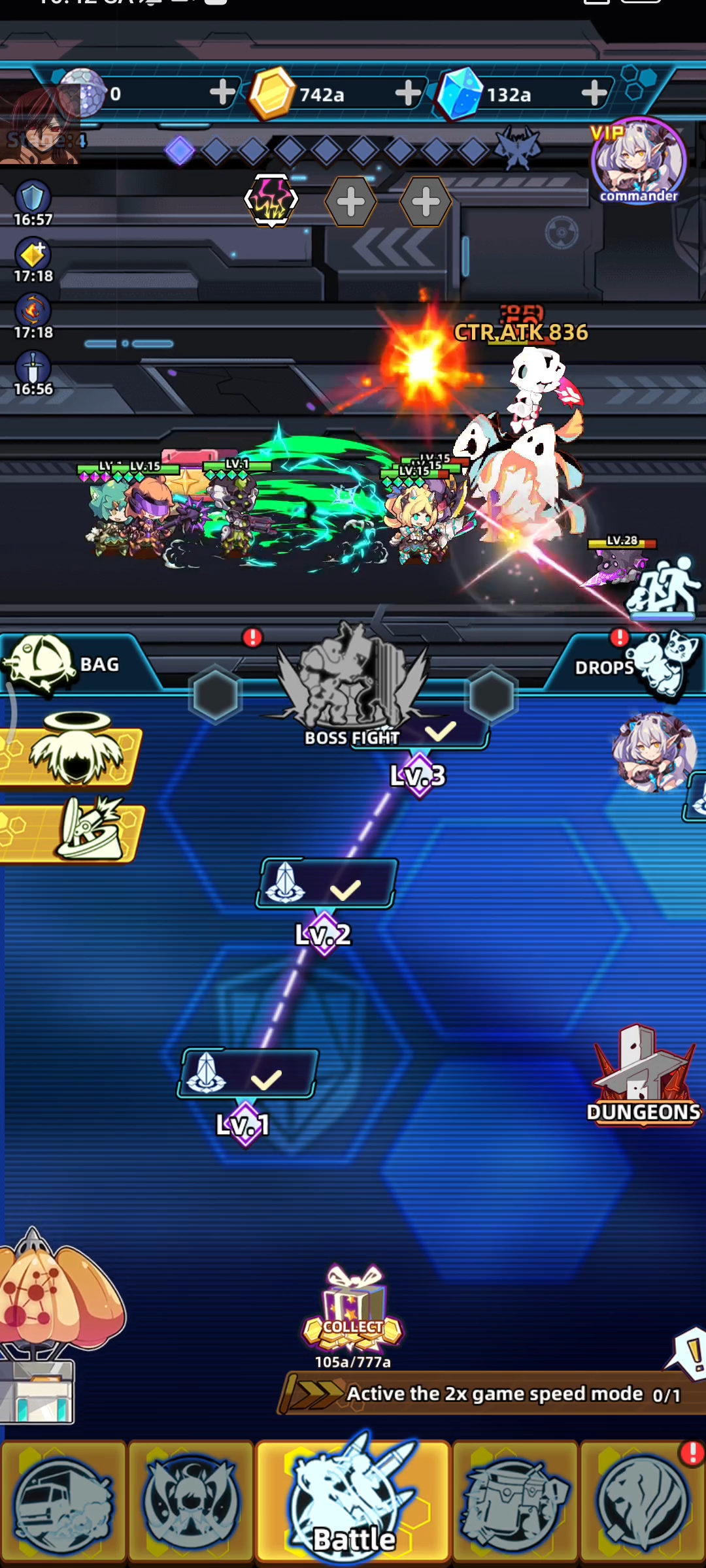Add more blue gems

pos(594,93)
